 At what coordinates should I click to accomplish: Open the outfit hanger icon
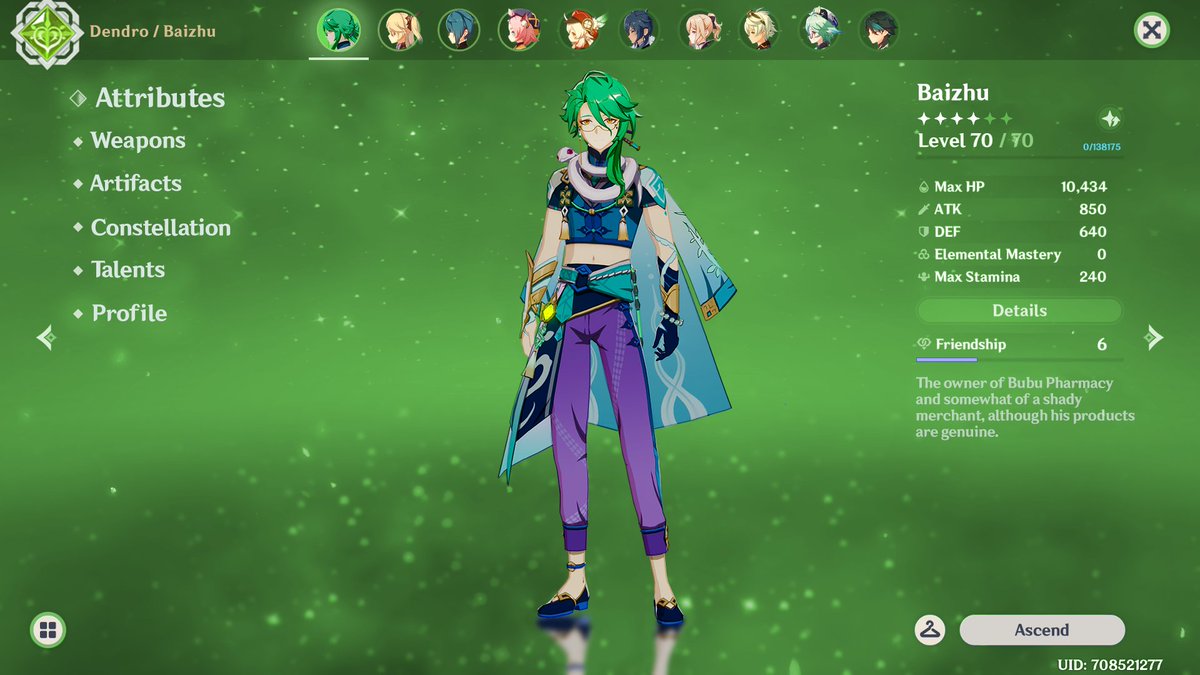click(x=930, y=630)
